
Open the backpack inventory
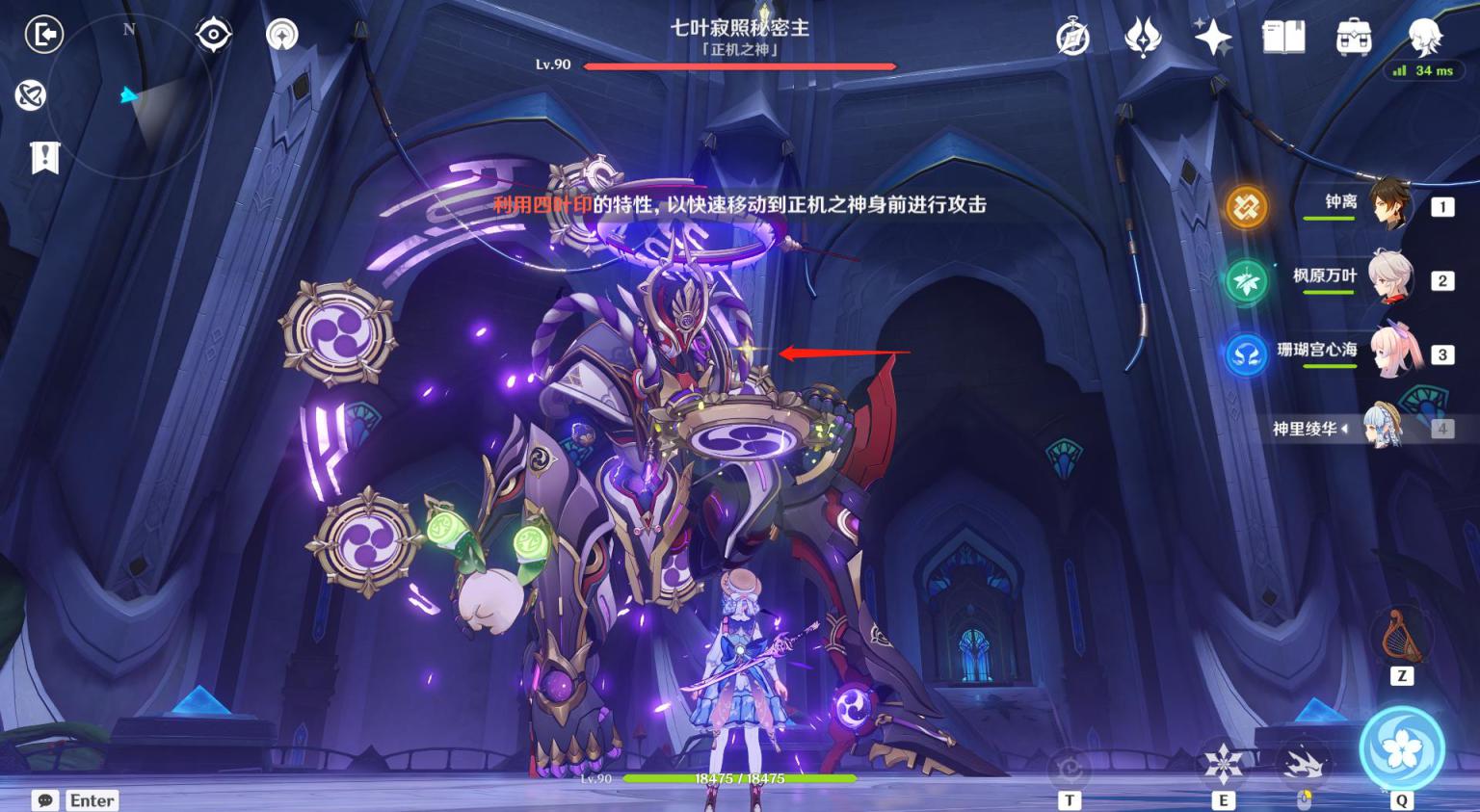pos(1354,38)
